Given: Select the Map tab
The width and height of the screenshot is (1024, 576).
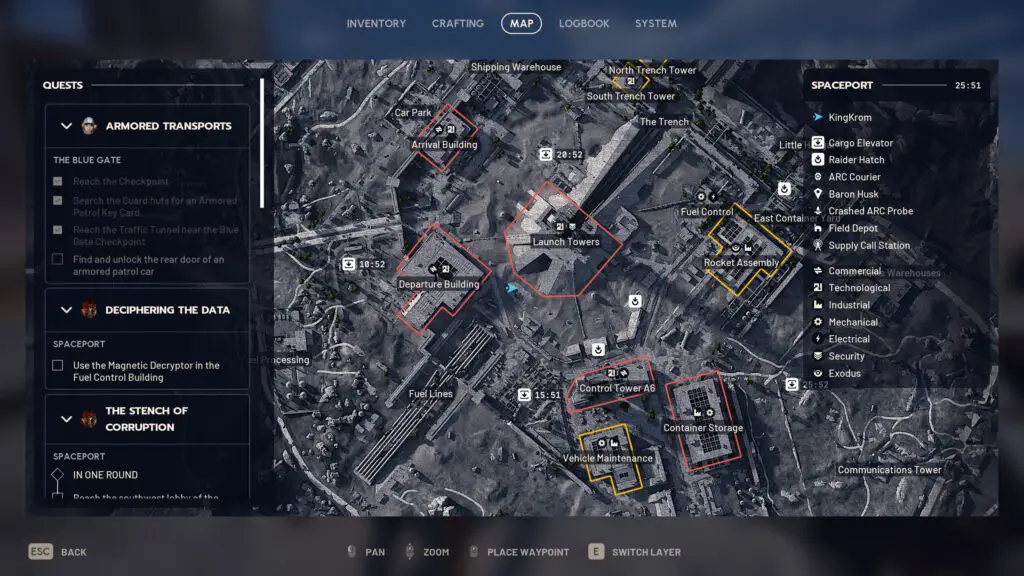Looking at the screenshot, I should 521,23.
